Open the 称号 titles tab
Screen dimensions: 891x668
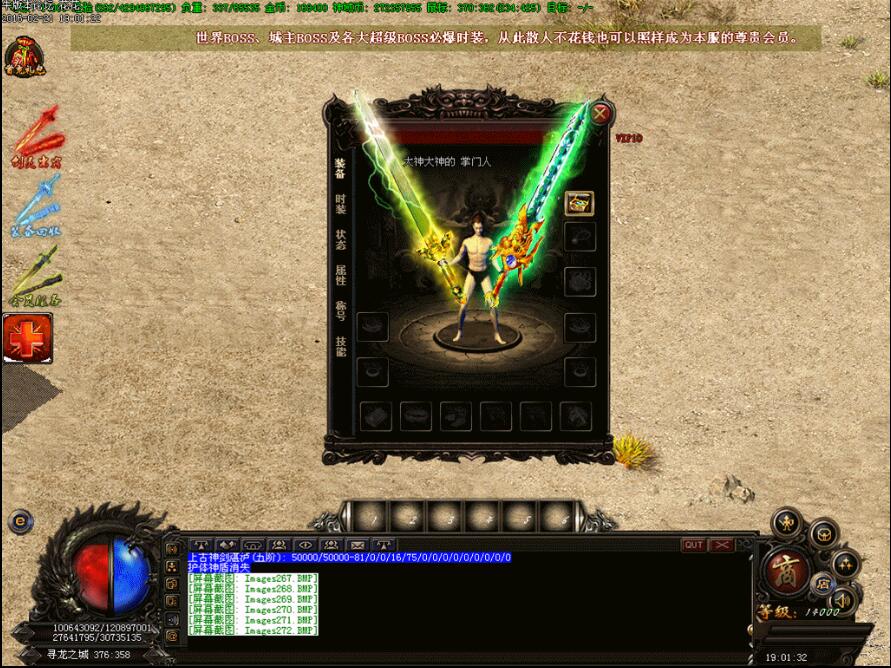[341, 311]
